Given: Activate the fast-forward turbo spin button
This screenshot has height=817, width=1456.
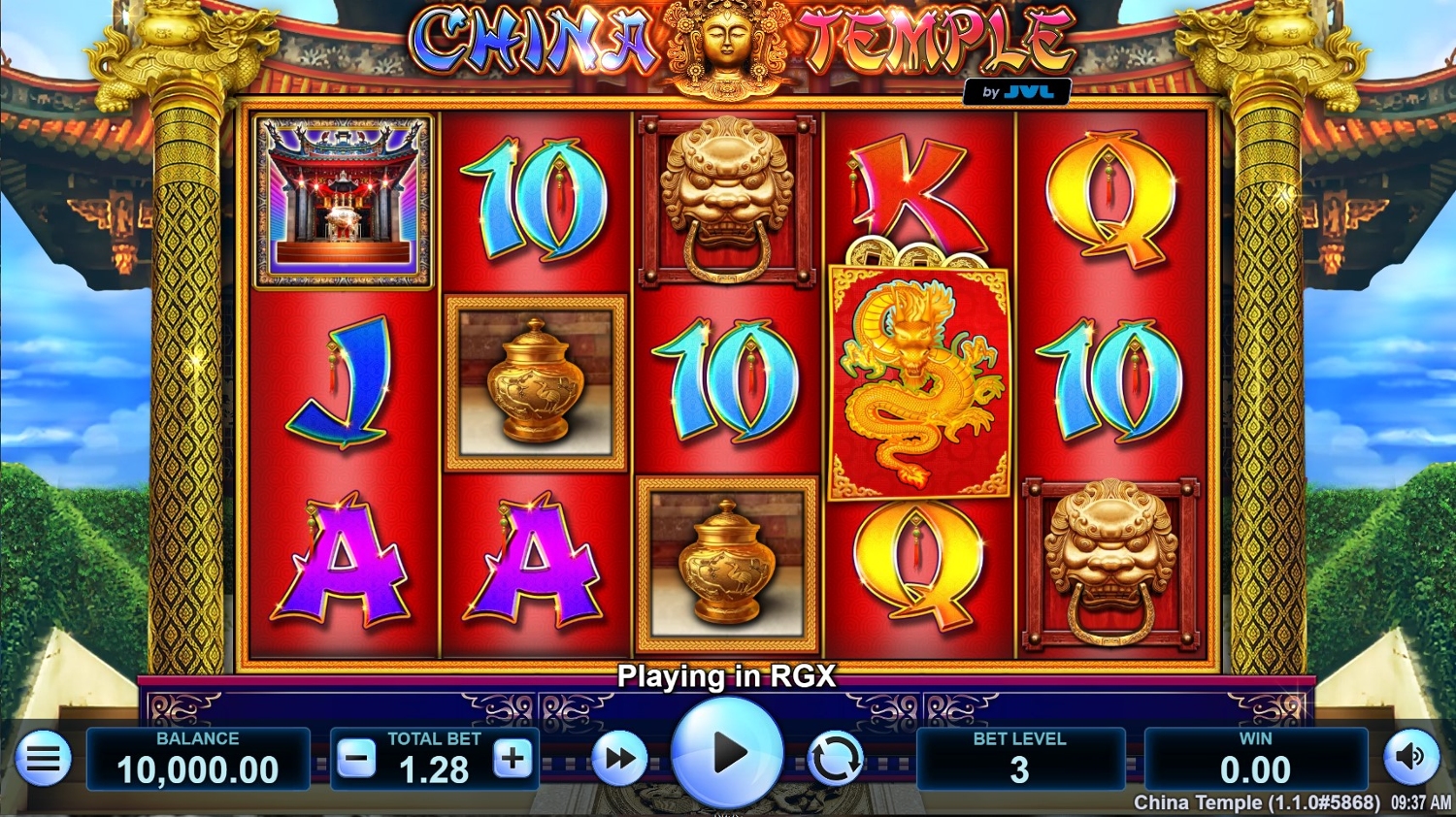Looking at the screenshot, I should tap(619, 759).
